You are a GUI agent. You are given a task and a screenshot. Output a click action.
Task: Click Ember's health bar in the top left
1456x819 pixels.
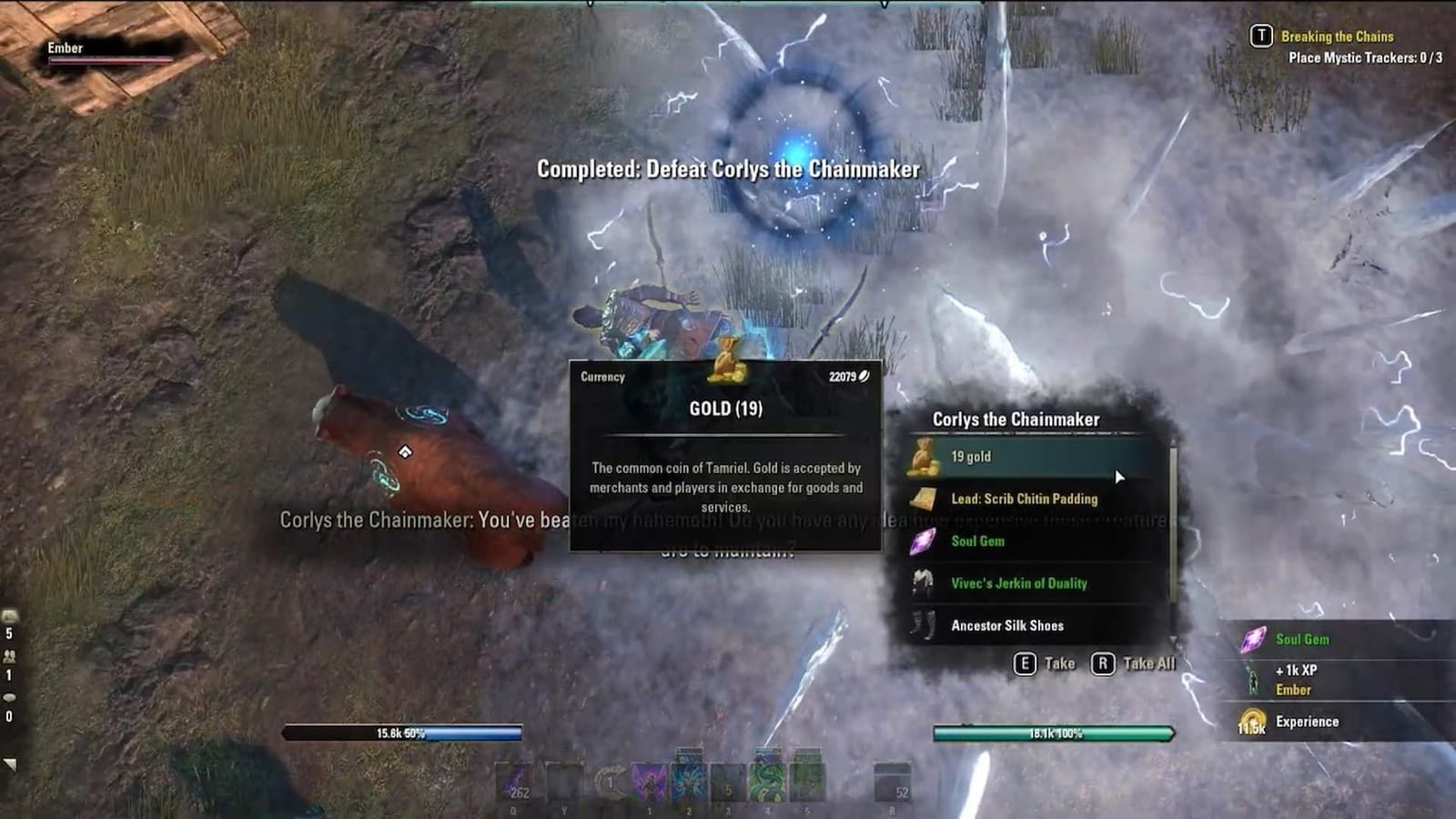tap(109, 59)
